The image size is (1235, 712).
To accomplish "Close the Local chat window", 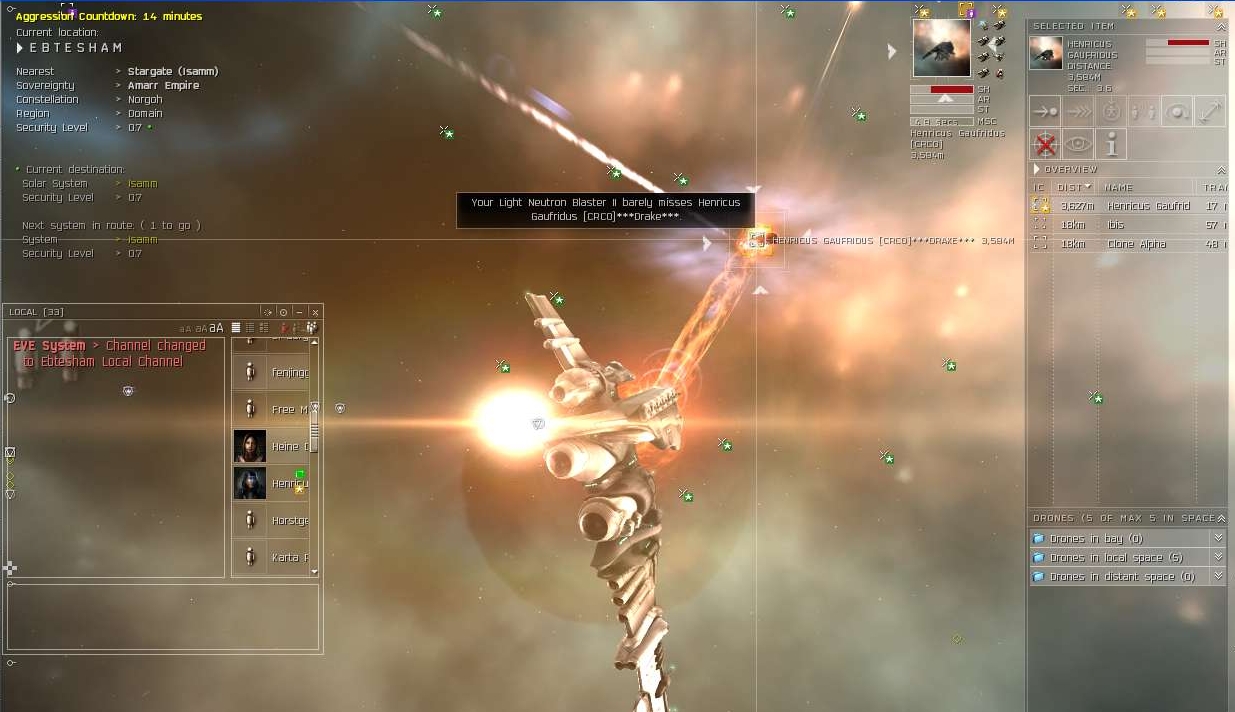I will tap(315, 312).
